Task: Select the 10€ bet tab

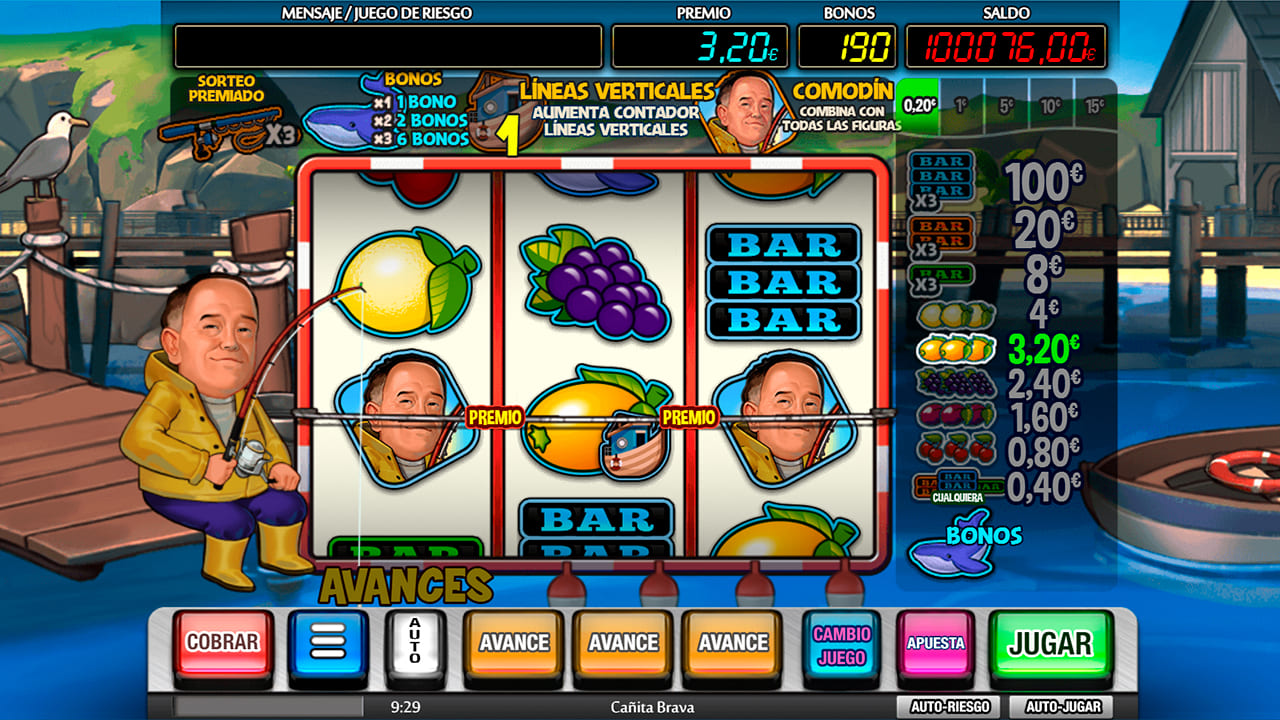Action: (x=1050, y=105)
